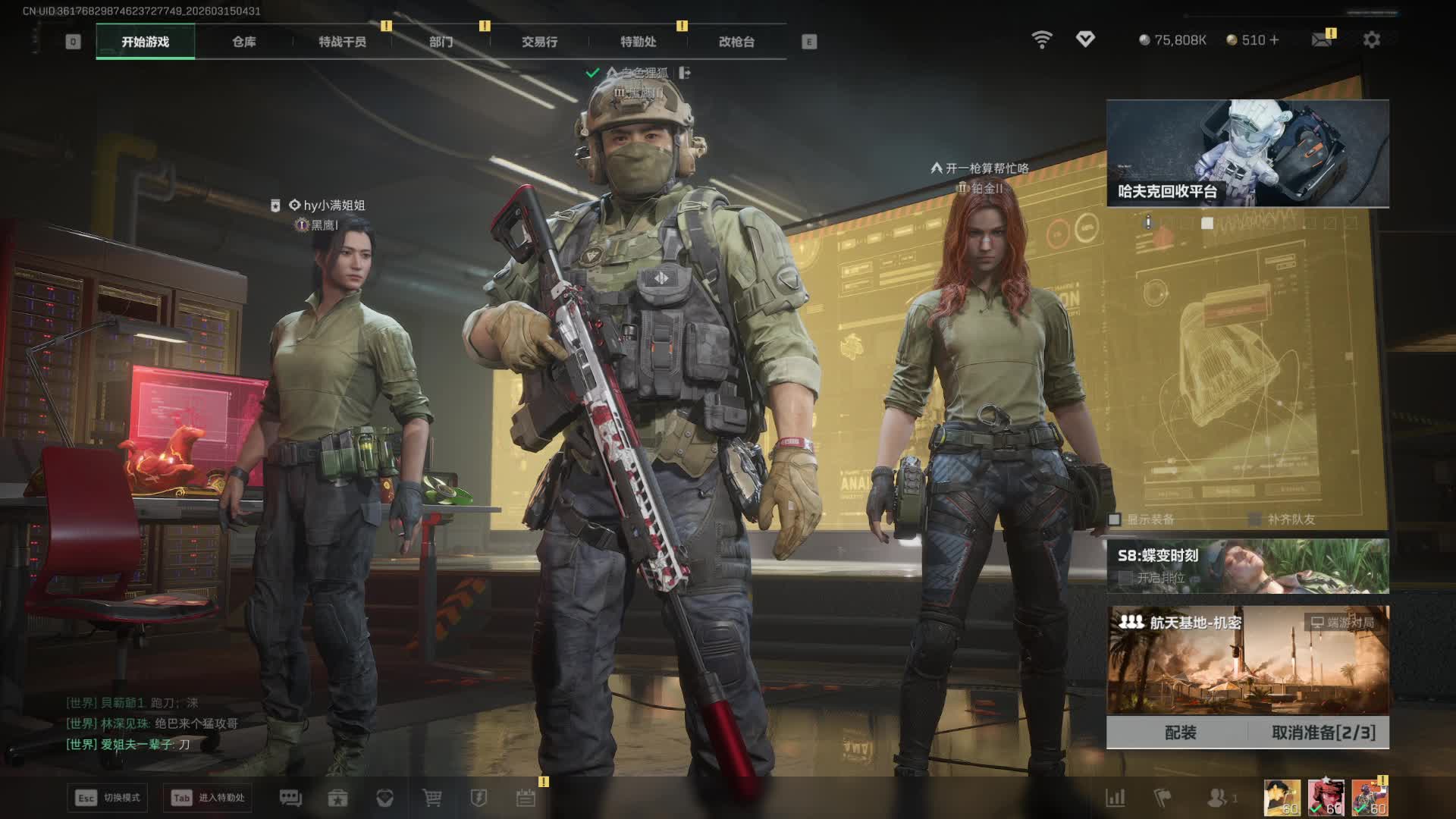Open the bar chart statistics icon
The height and width of the screenshot is (819, 1456).
(1115, 798)
